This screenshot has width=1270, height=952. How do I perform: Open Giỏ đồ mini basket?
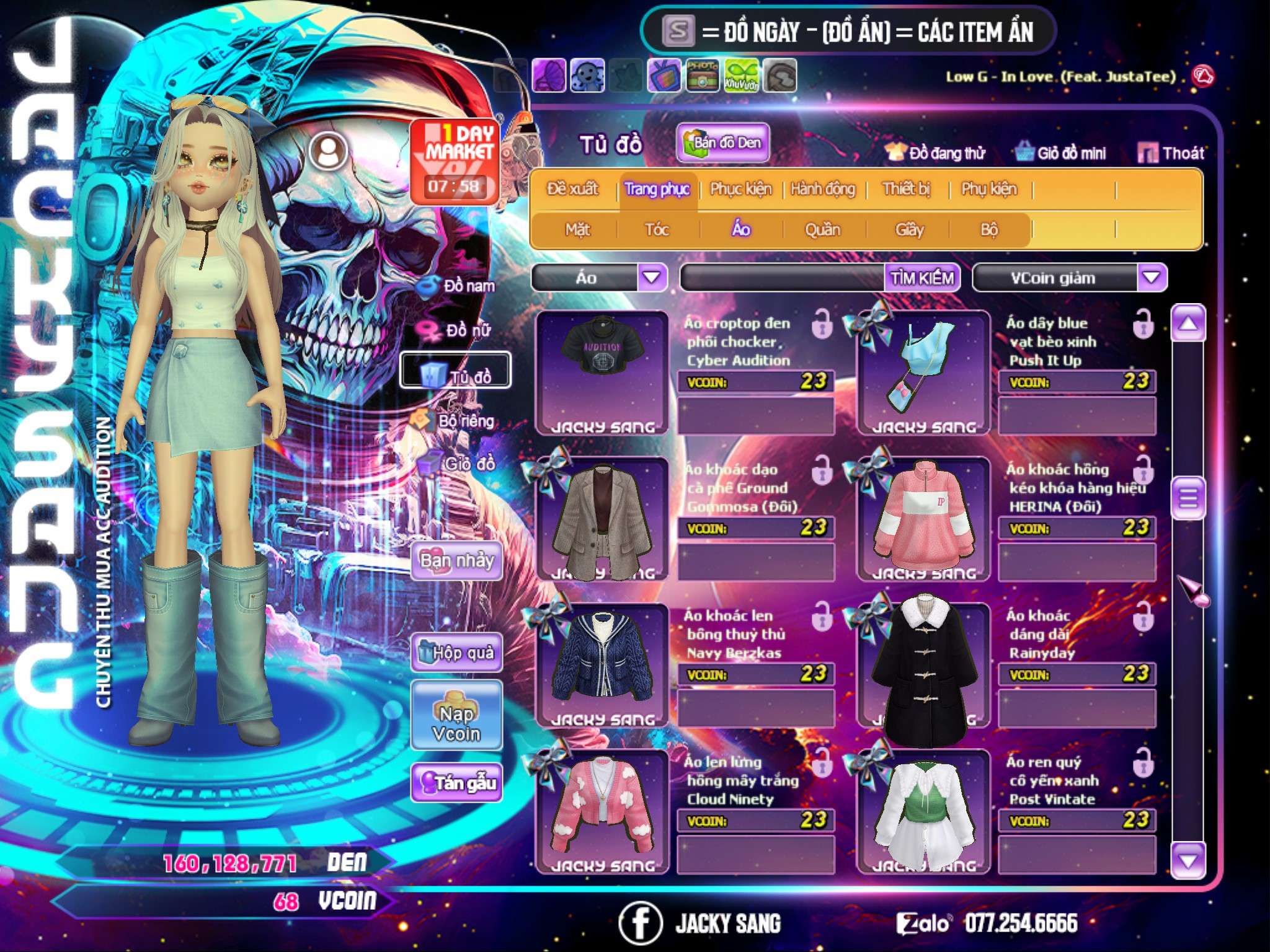(1061, 153)
